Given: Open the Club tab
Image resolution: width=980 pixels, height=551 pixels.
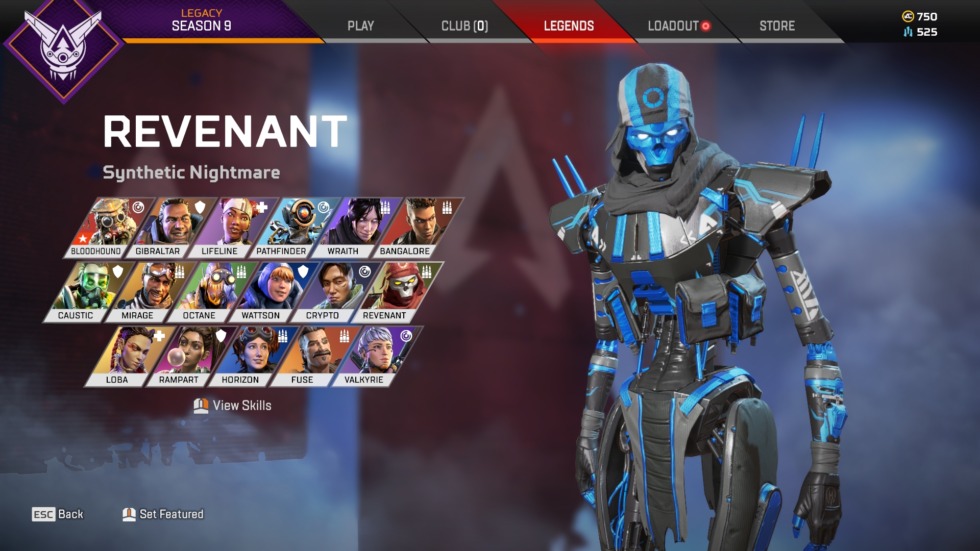Looking at the screenshot, I should click(x=464, y=26).
